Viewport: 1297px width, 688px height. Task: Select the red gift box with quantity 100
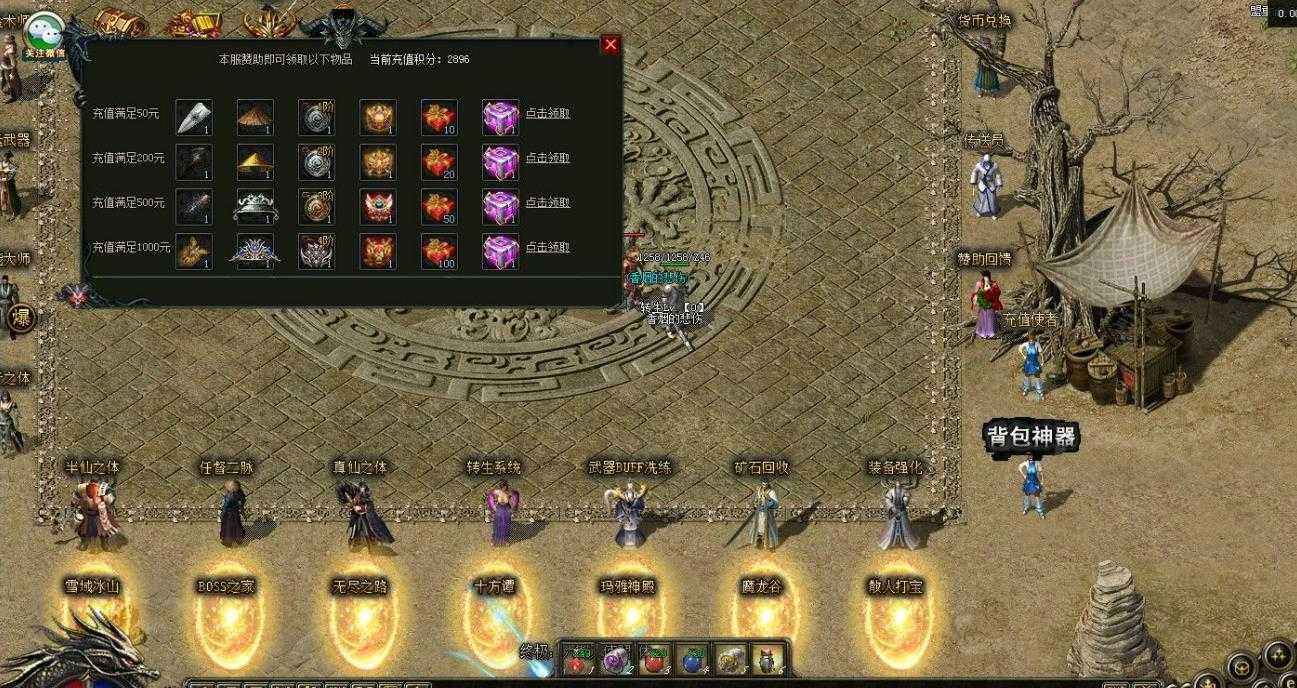click(439, 251)
